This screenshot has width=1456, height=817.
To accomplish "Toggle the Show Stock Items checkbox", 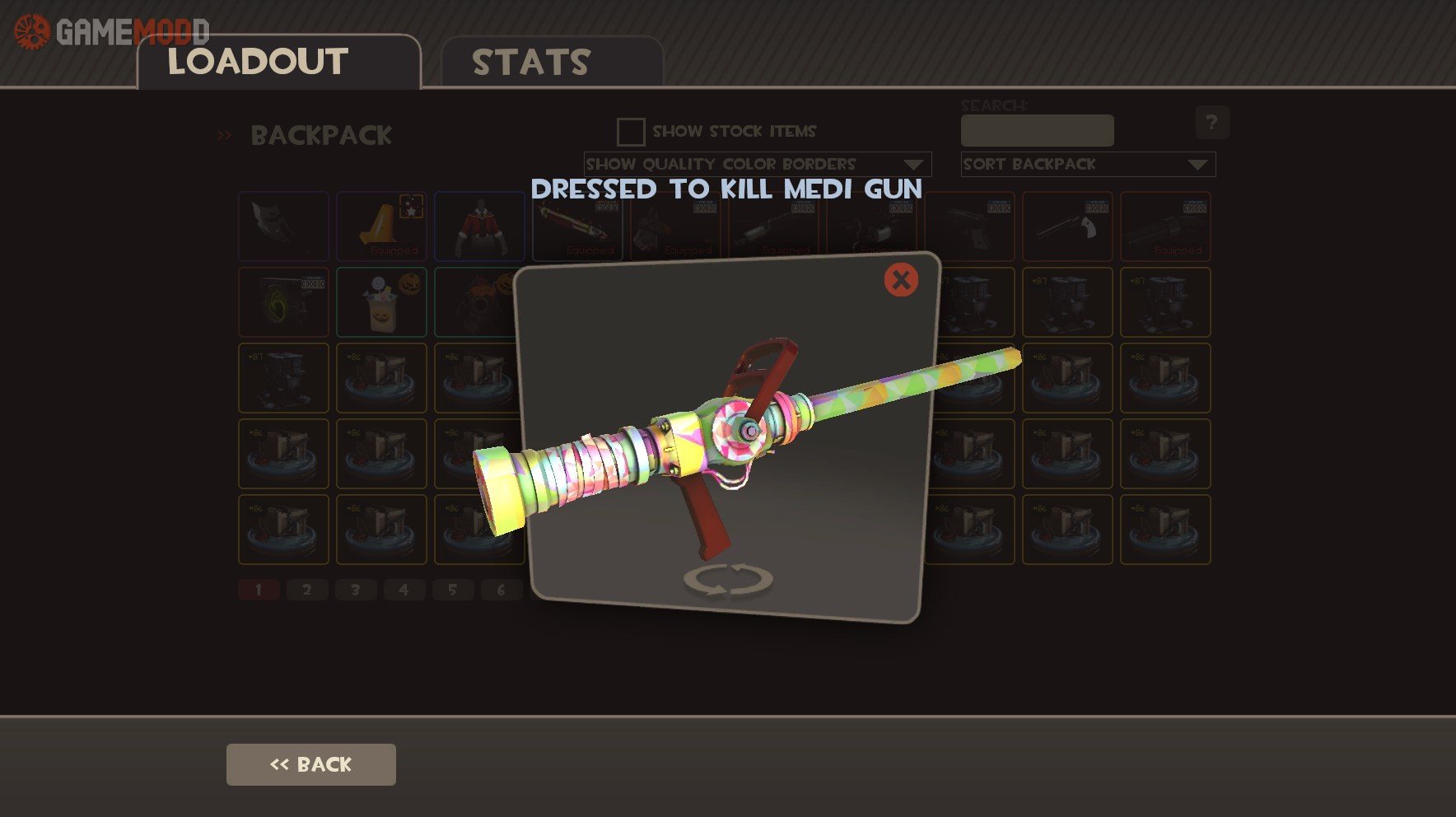I will [631, 132].
